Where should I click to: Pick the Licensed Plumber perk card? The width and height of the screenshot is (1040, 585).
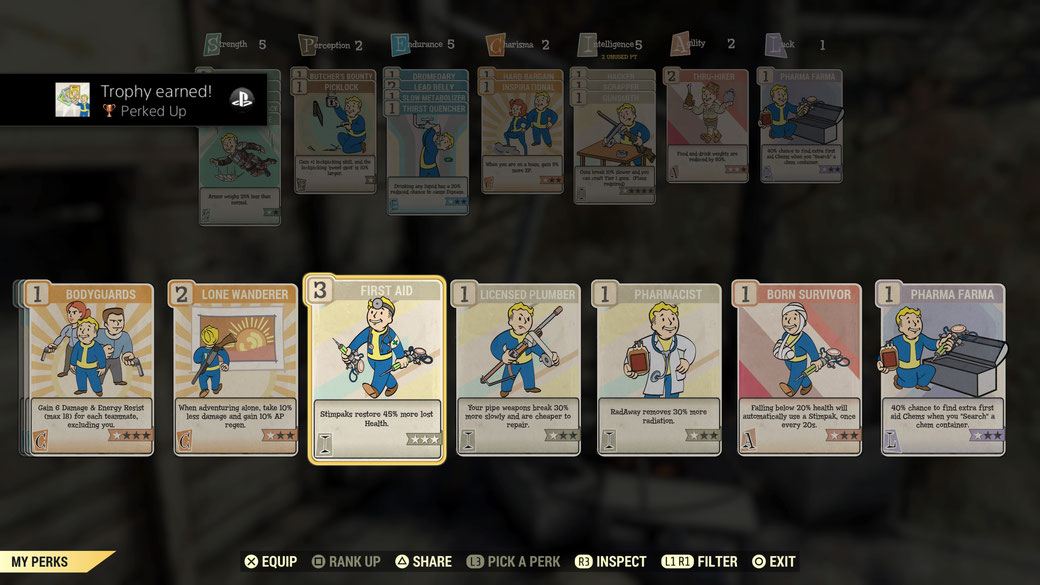point(516,370)
